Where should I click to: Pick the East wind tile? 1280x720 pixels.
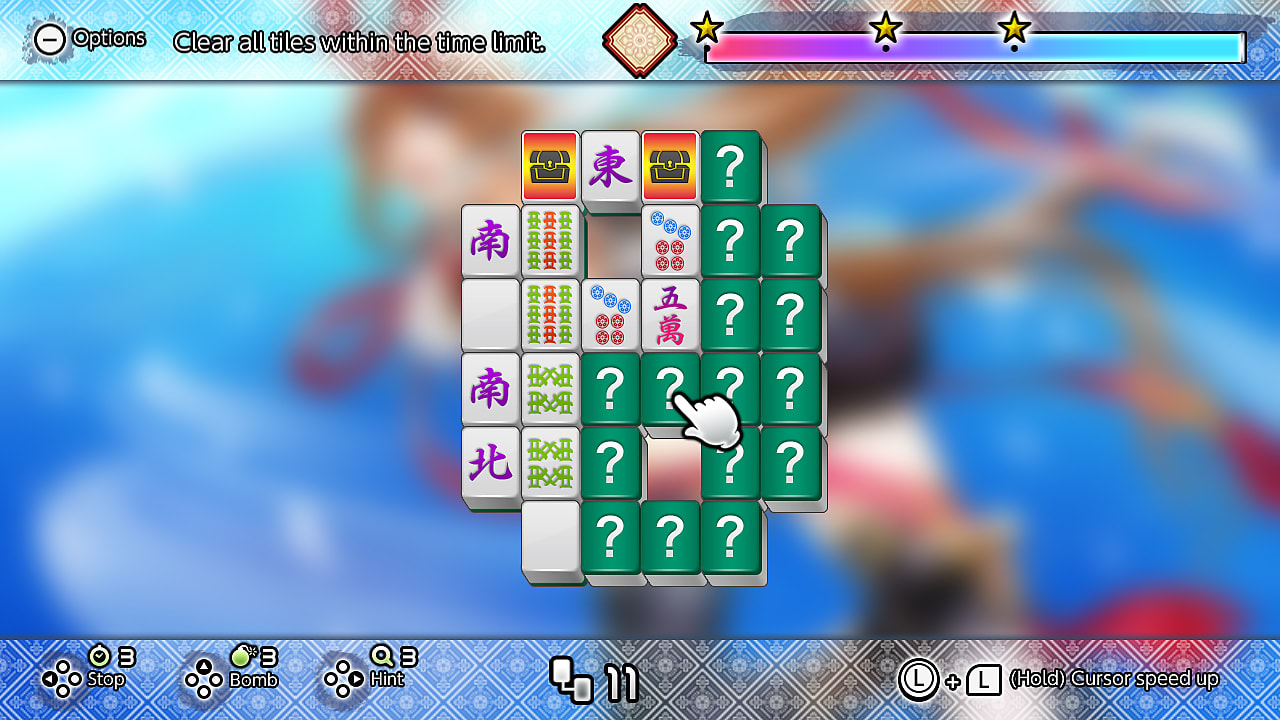pyautogui.click(x=610, y=167)
